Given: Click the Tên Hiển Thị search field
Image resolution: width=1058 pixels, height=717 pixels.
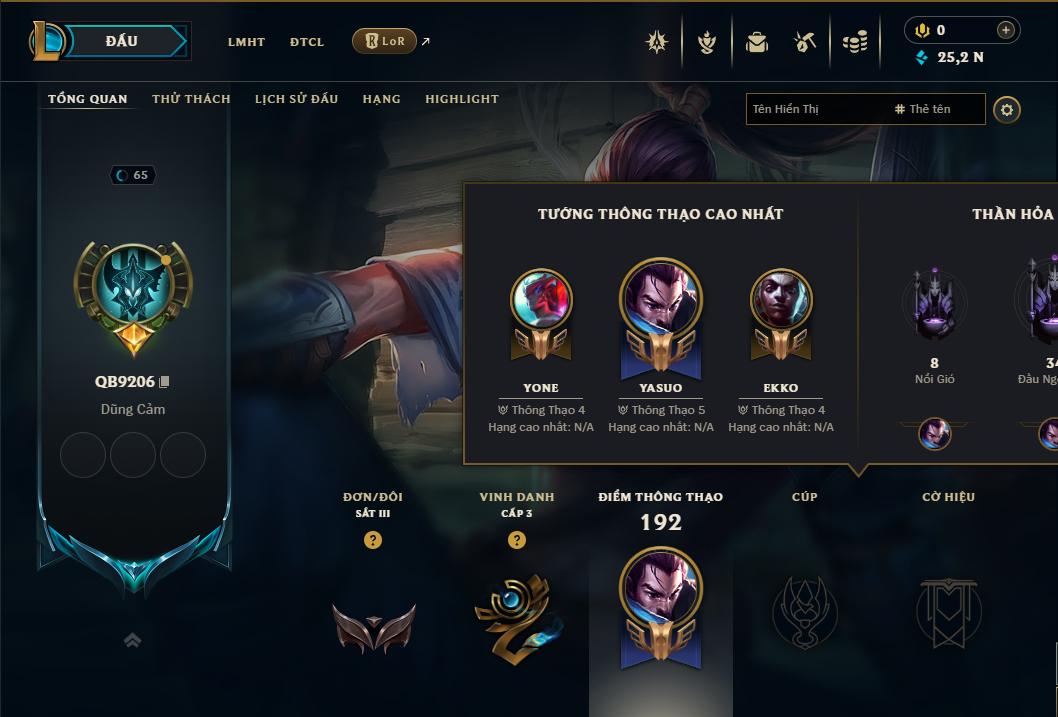Looking at the screenshot, I should pos(815,109).
